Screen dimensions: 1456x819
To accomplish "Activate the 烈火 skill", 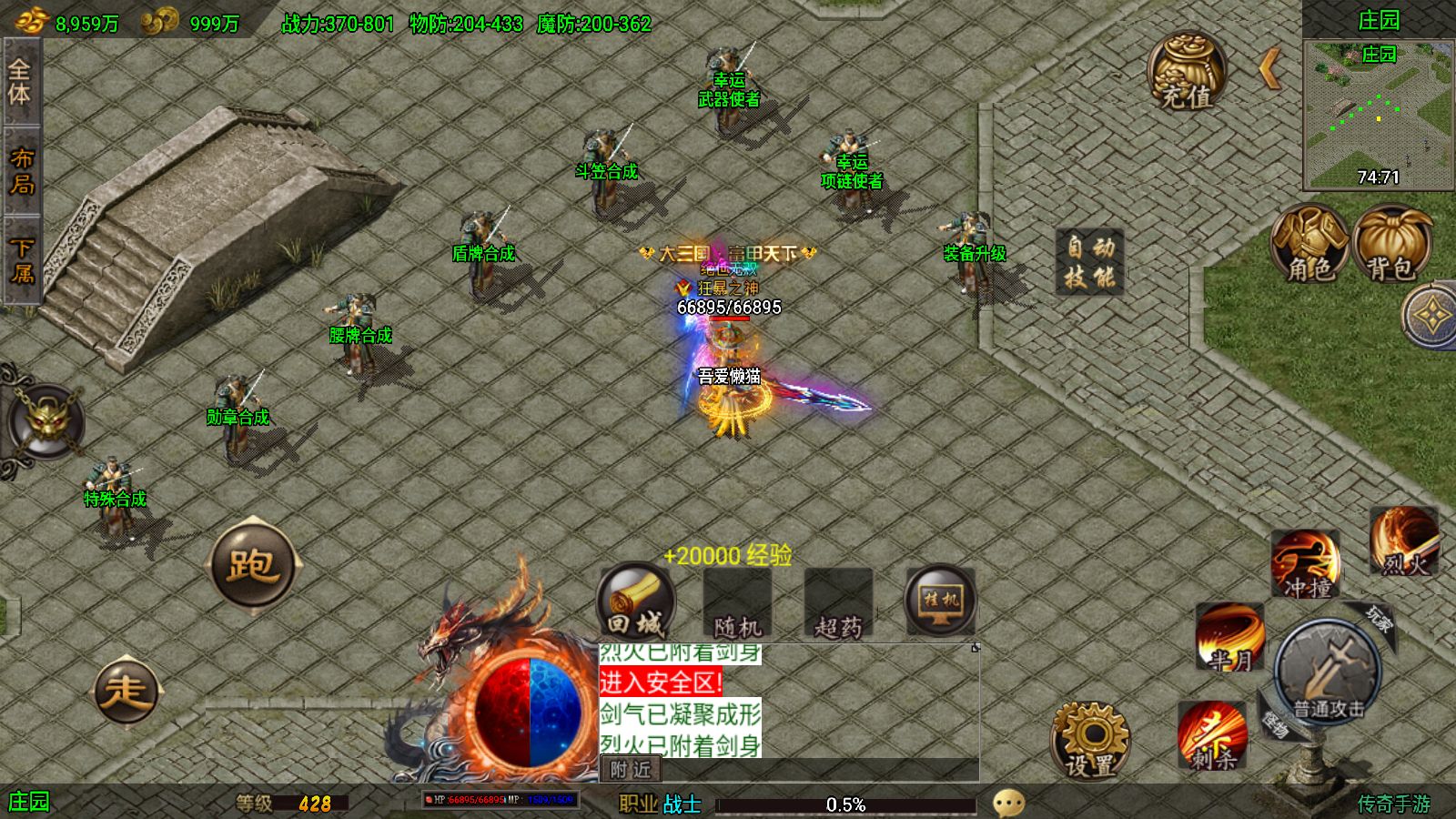I will coord(1404,543).
